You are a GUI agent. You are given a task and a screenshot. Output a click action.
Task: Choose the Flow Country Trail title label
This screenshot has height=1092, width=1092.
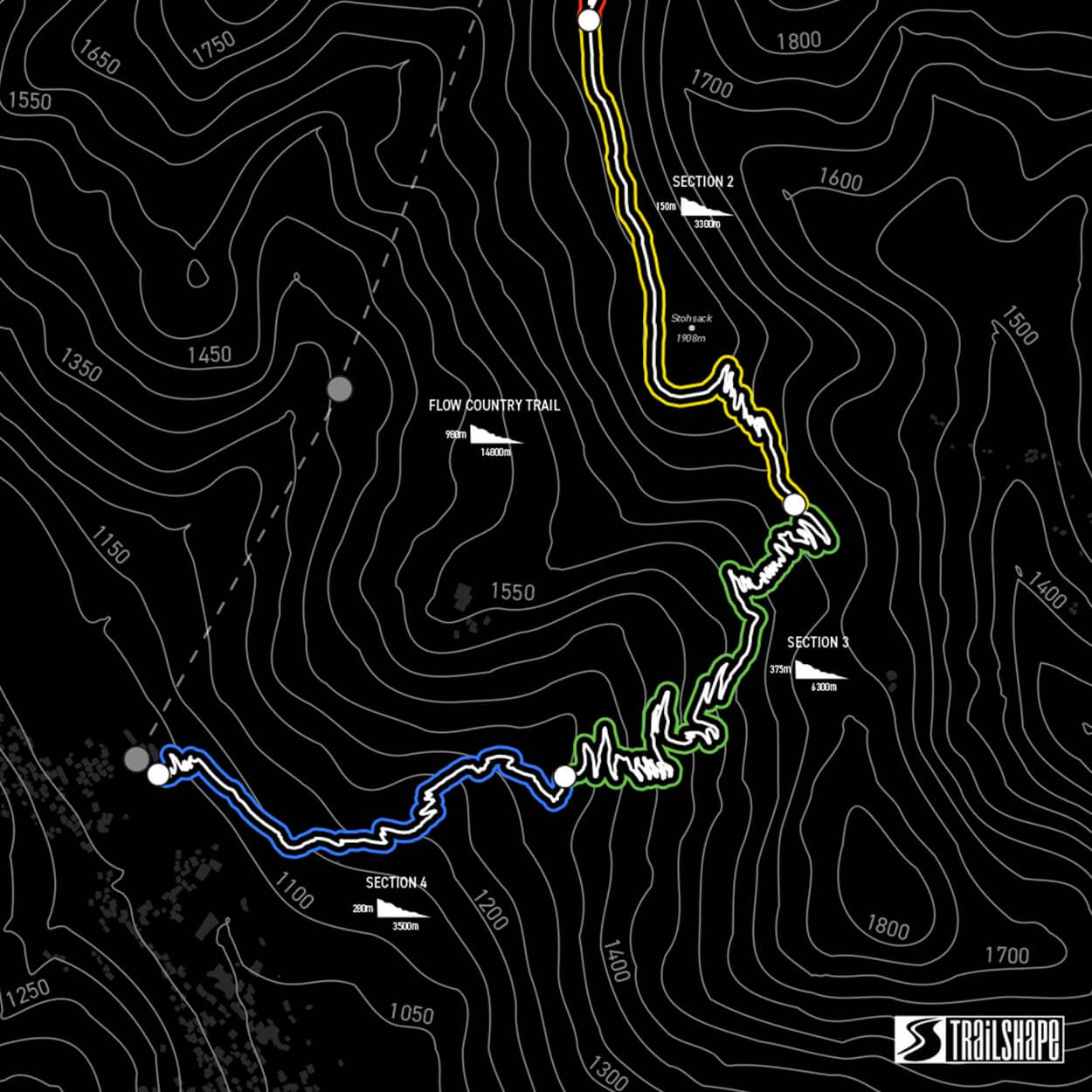494,405
